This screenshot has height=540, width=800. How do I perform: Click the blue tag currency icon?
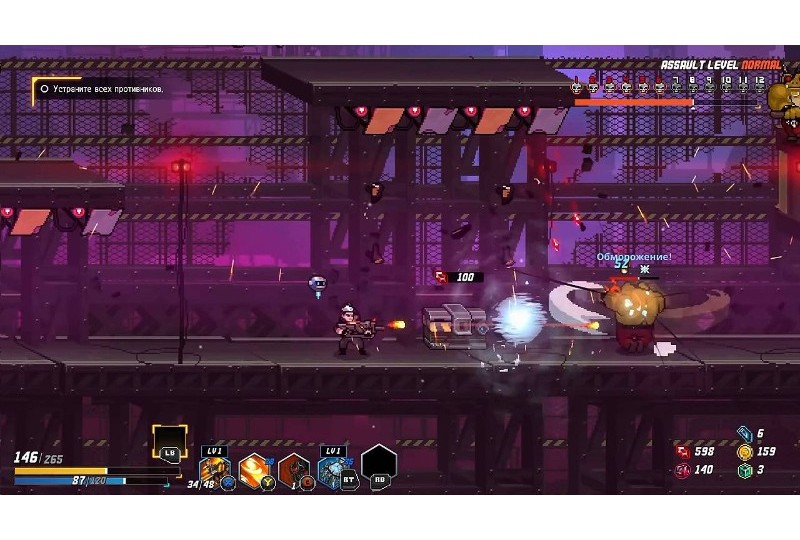coord(744,433)
